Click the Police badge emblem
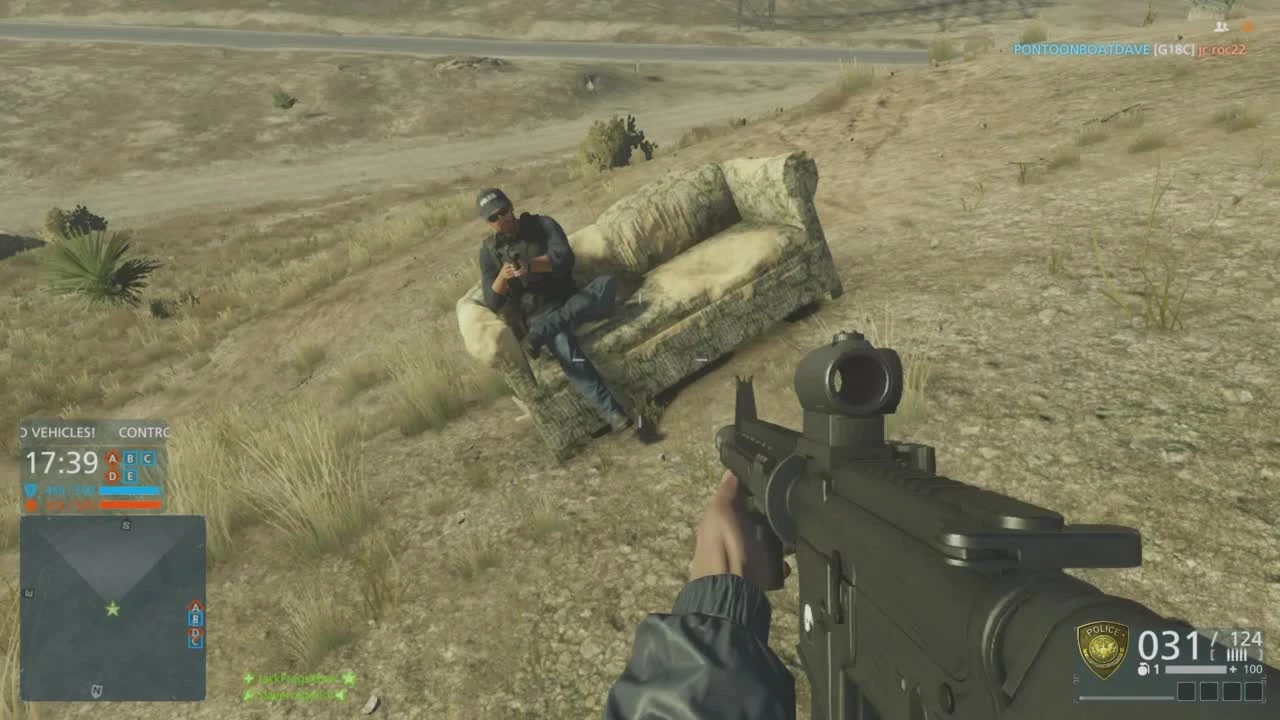This screenshot has height=720, width=1280. (1103, 648)
